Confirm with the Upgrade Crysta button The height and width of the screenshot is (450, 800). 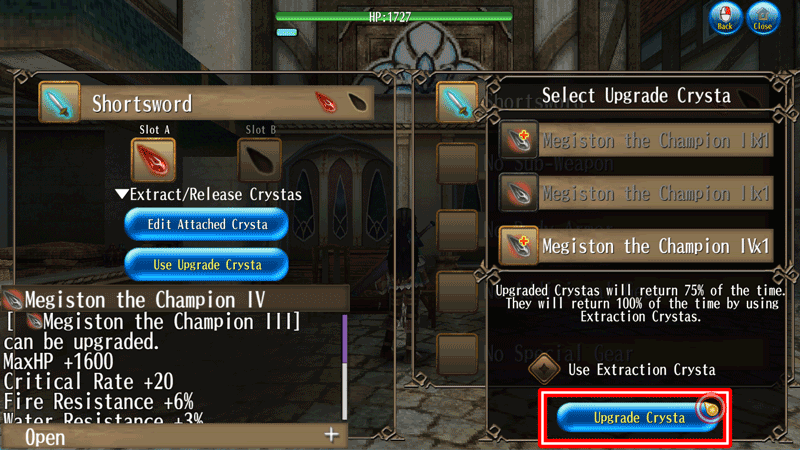point(636,417)
